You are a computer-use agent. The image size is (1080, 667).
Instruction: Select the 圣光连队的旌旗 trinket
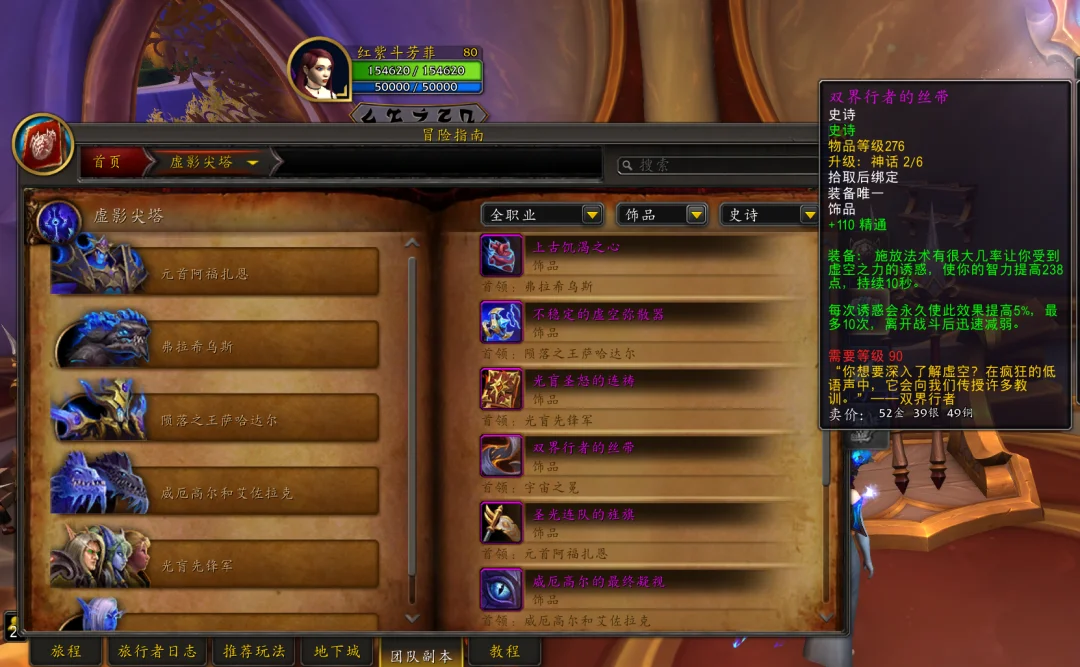pyautogui.click(x=583, y=515)
